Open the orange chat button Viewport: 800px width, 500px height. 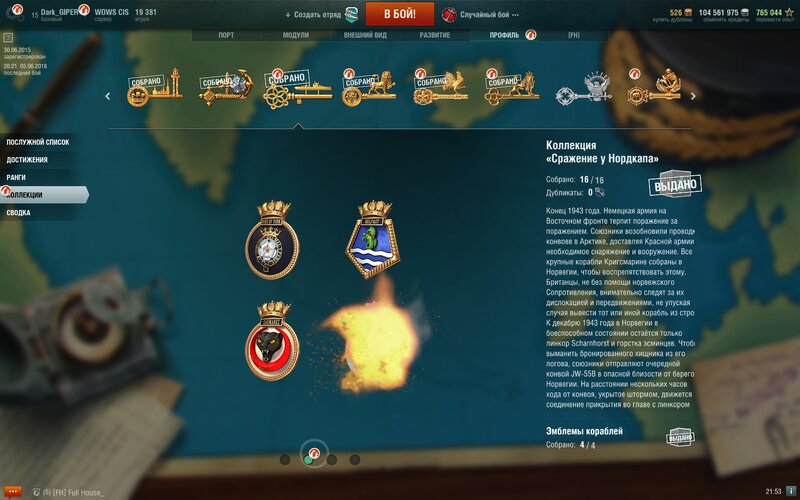(x=13, y=491)
